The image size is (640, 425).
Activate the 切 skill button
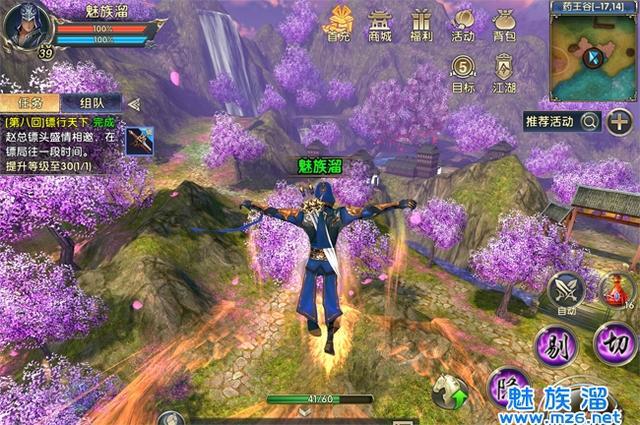click(614, 345)
